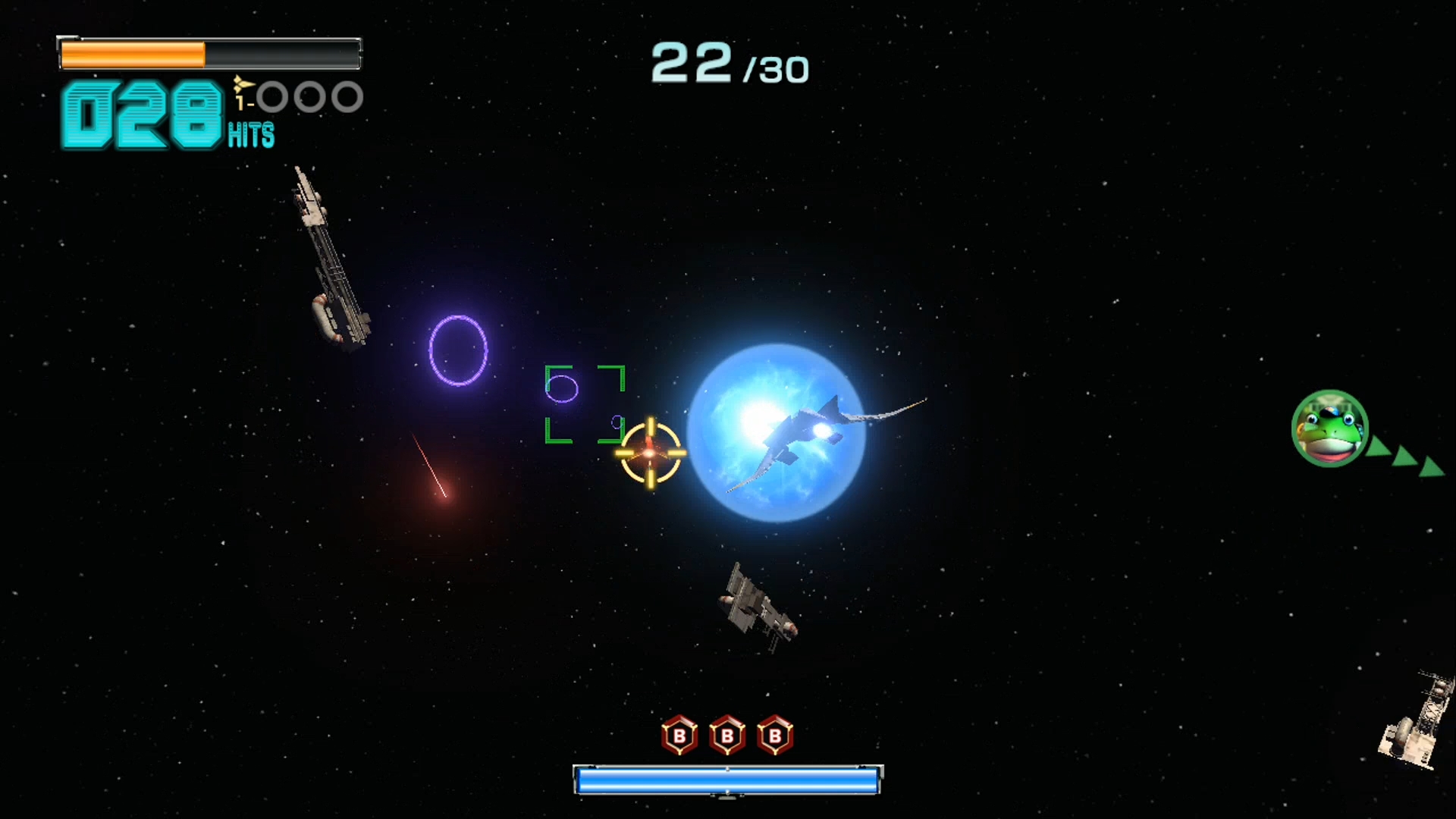Click the green lock-on target bracket

coord(585,404)
